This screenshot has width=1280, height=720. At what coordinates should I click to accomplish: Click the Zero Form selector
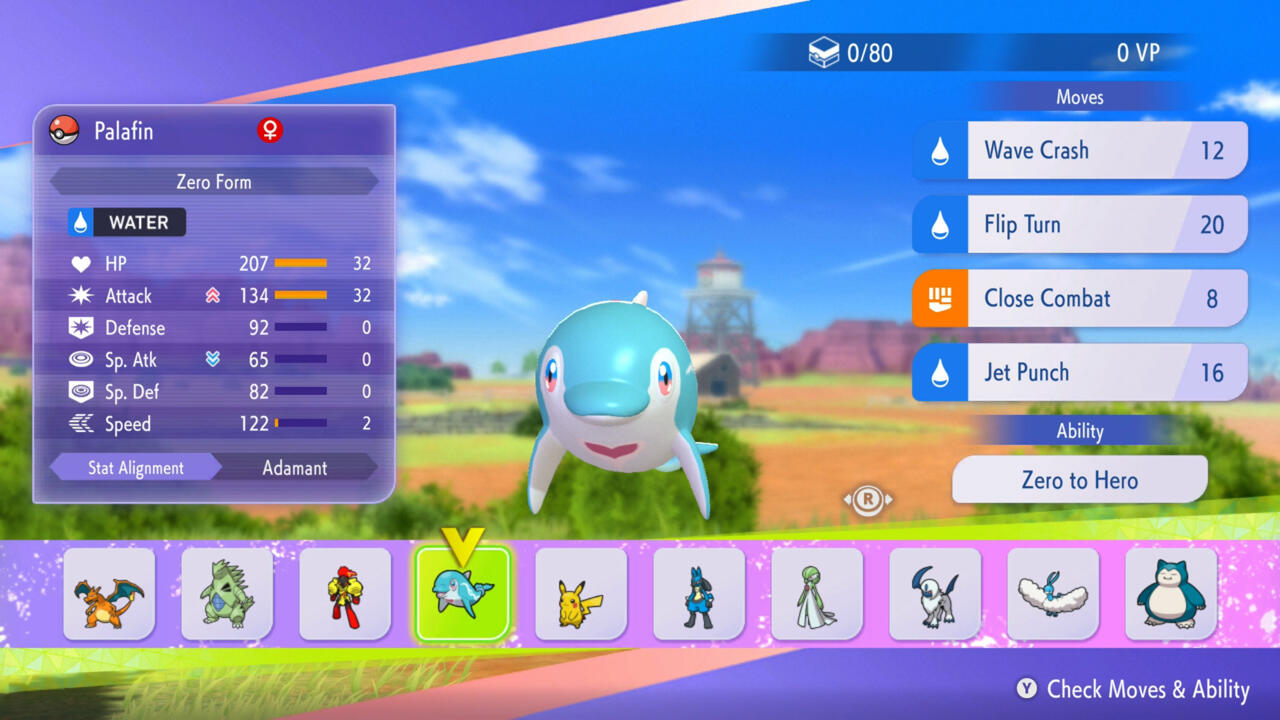coord(214,182)
